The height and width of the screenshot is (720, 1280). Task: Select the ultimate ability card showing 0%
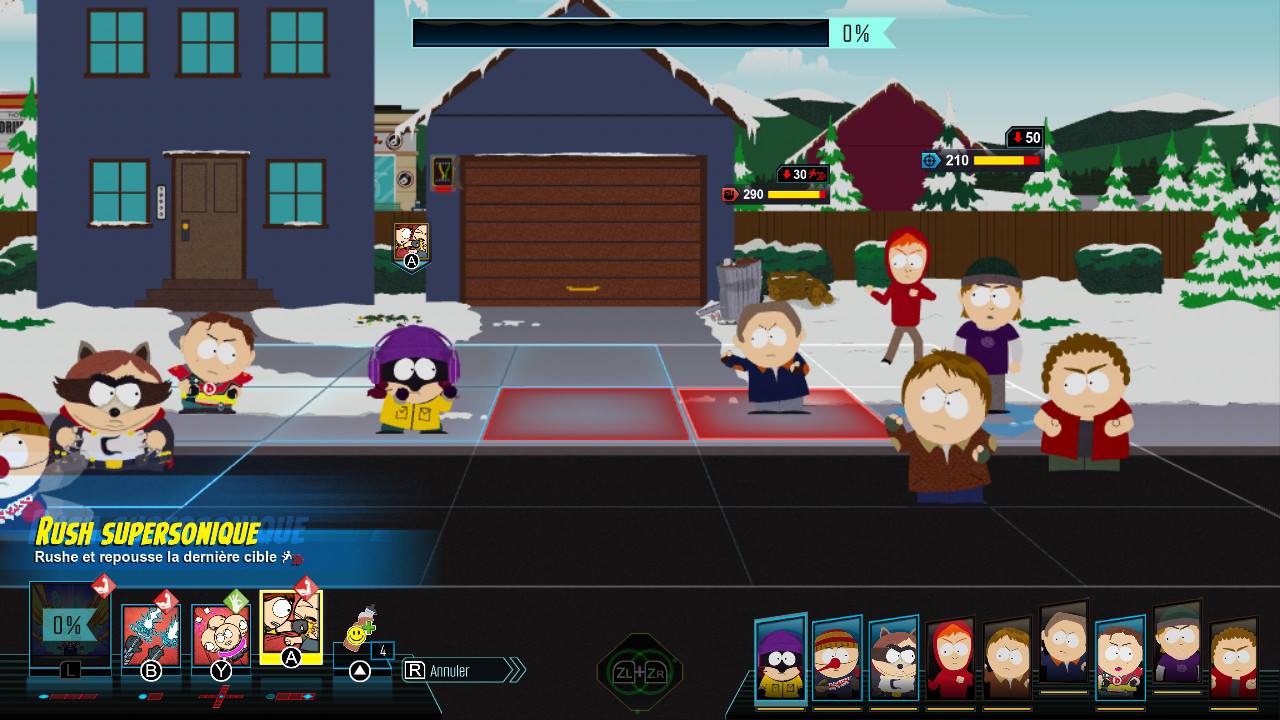[69, 625]
